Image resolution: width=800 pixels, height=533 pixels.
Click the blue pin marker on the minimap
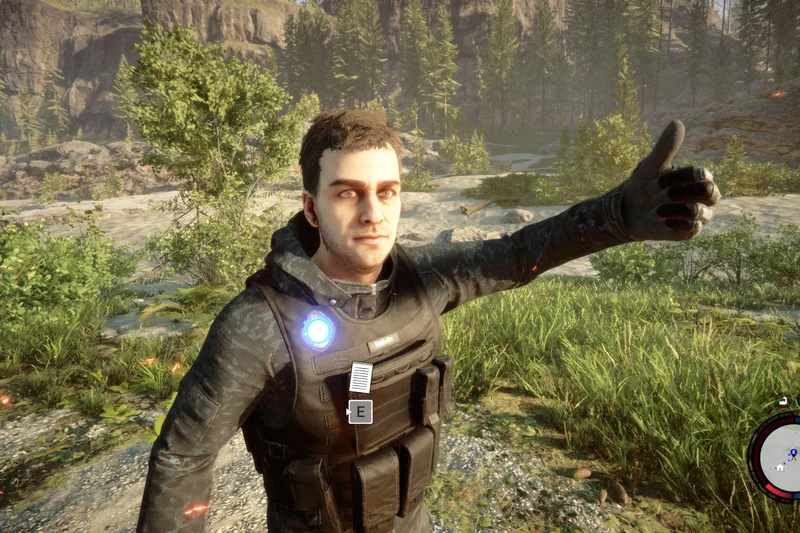click(x=792, y=453)
